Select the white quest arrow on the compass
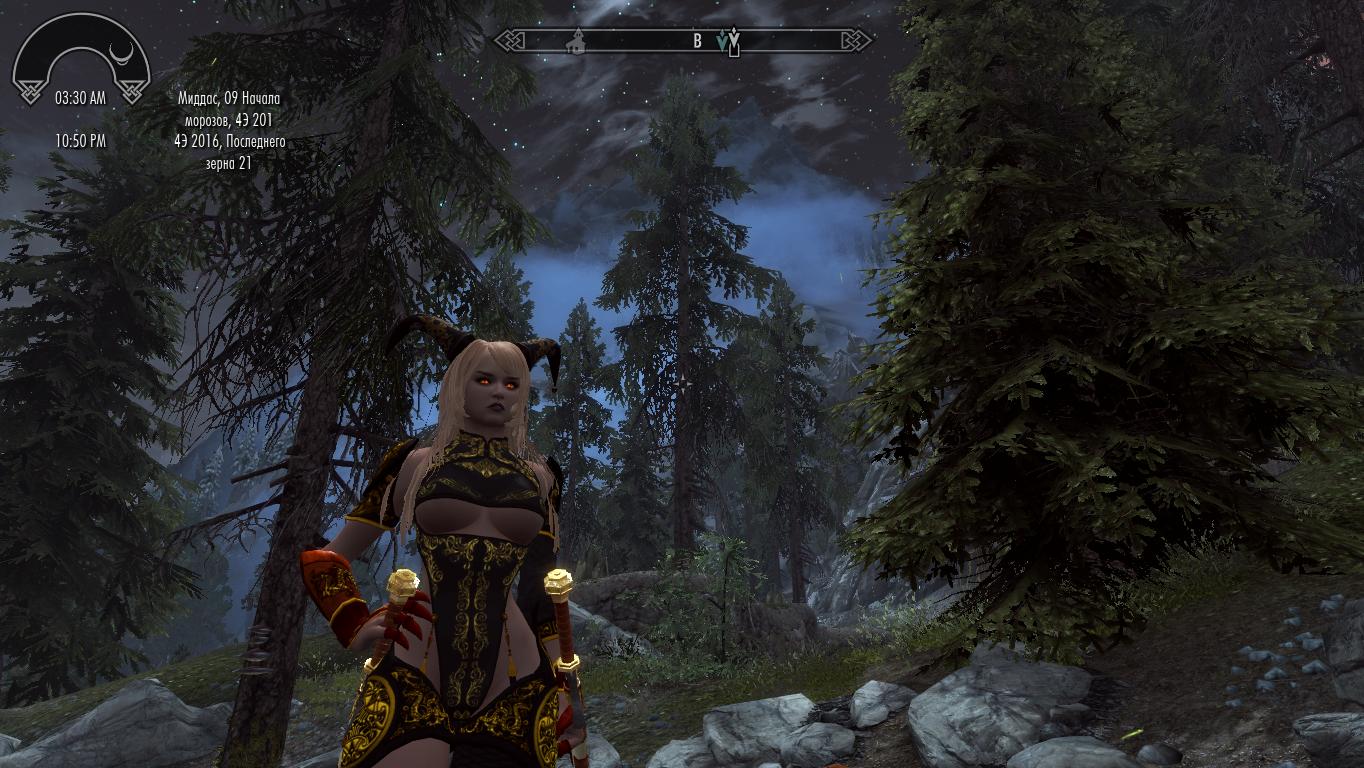This screenshot has width=1364, height=768. pos(735,40)
